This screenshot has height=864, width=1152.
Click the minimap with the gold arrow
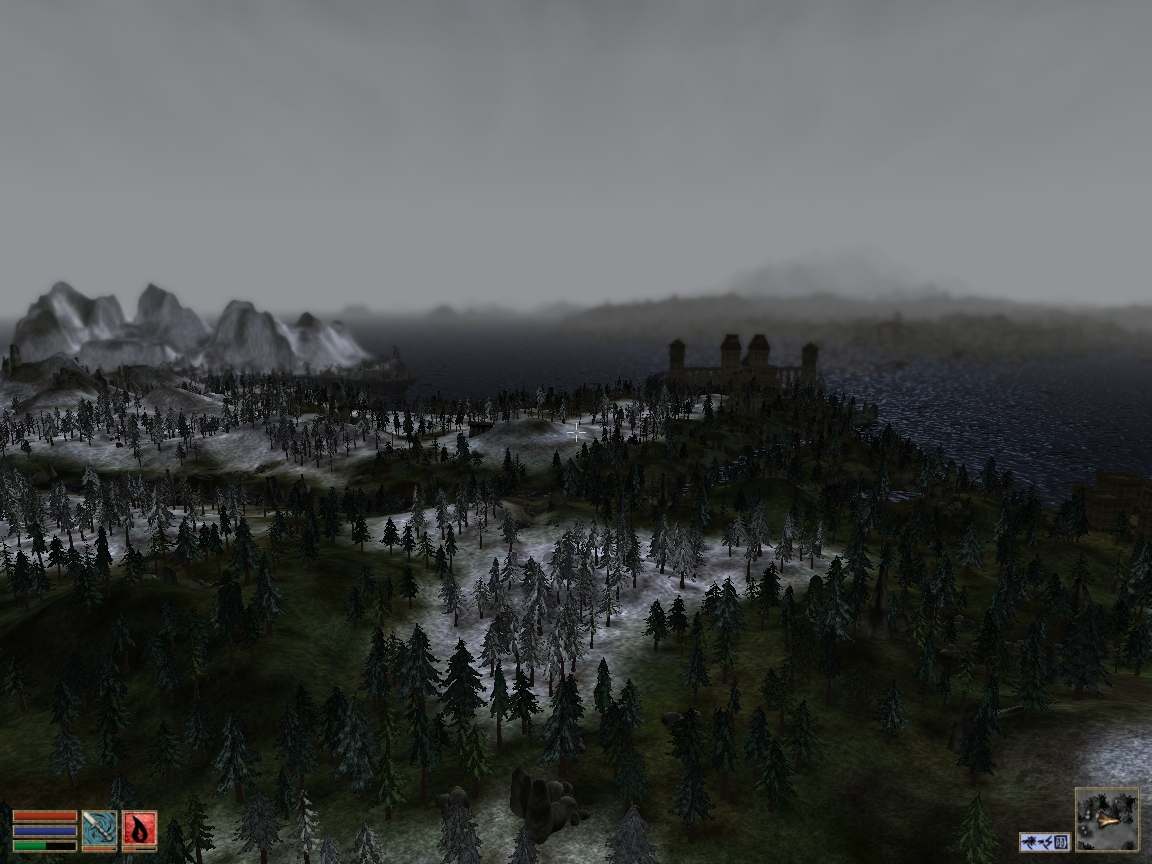coord(1107,819)
